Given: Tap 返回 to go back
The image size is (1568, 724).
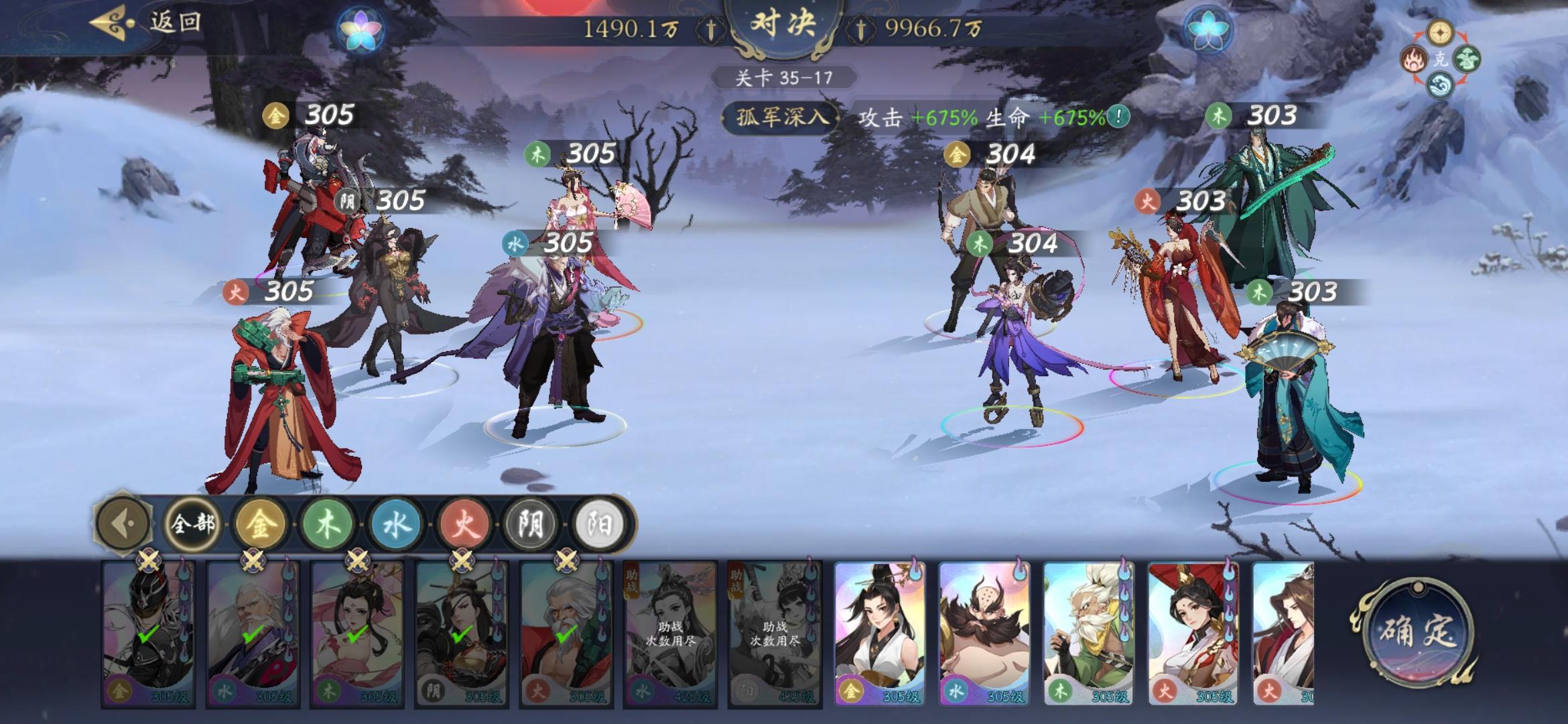Looking at the screenshot, I should pos(176,21).
